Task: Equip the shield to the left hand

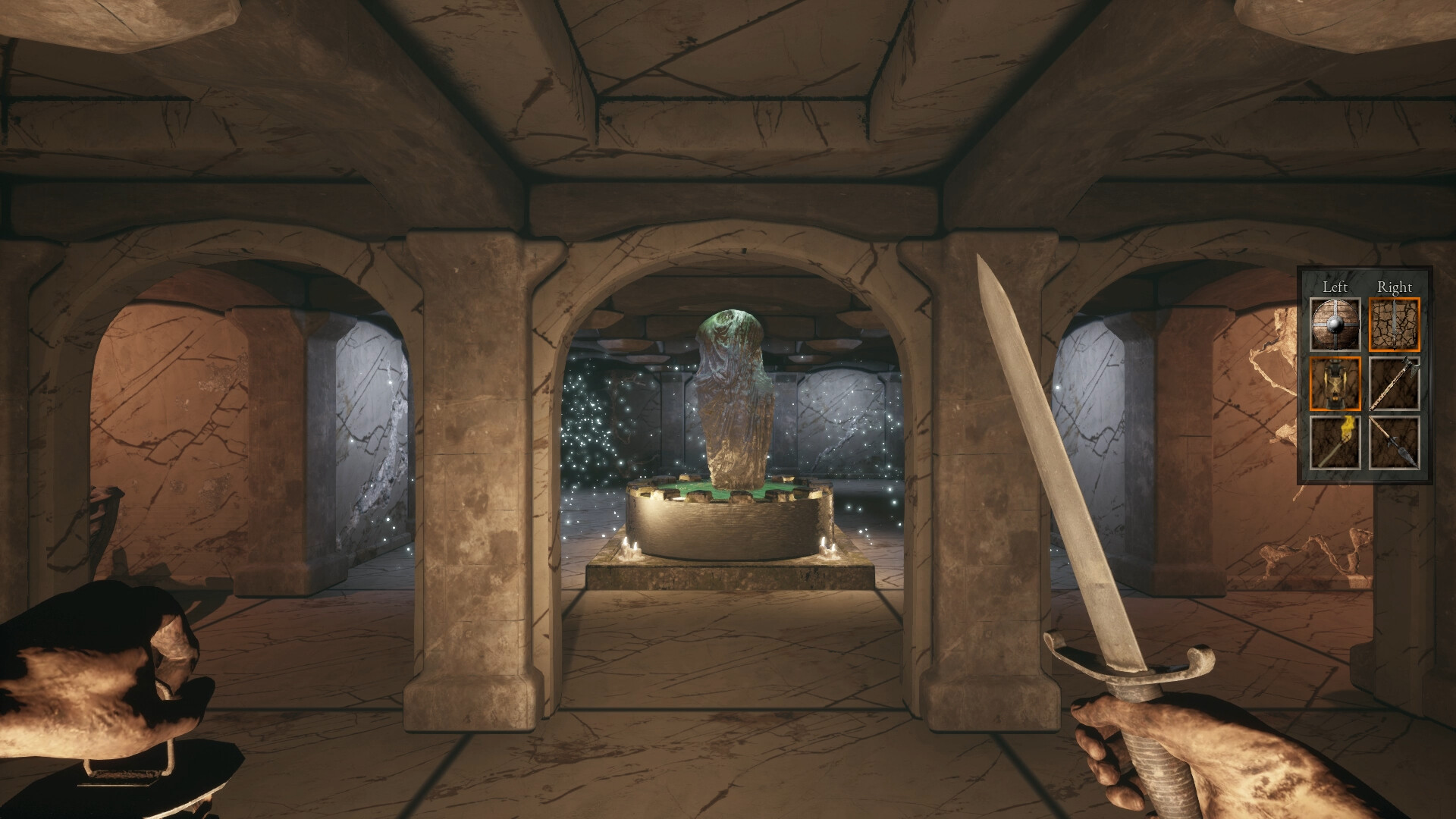Action: pyautogui.click(x=1335, y=324)
